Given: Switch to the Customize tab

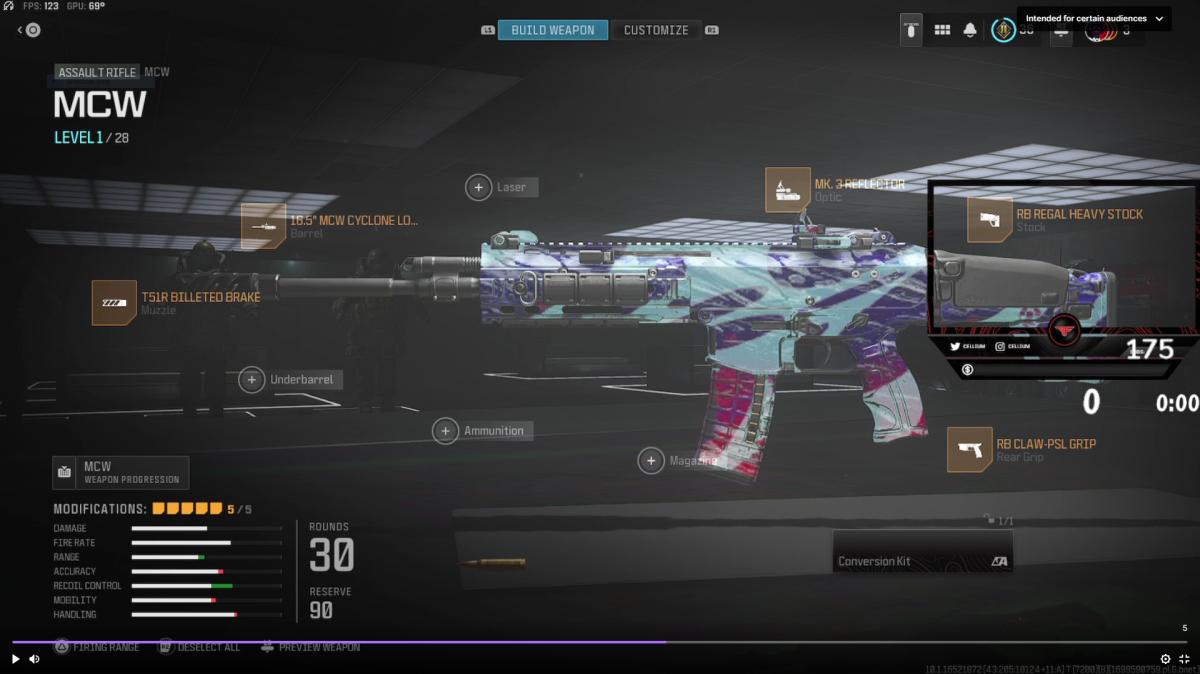Looking at the screenshot, I should click(x=656, y=30).
